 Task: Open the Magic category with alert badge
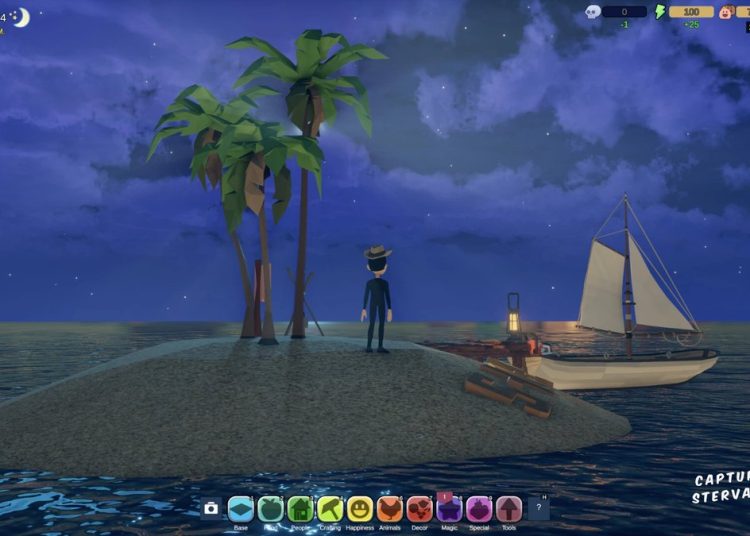tap(449, 509)
